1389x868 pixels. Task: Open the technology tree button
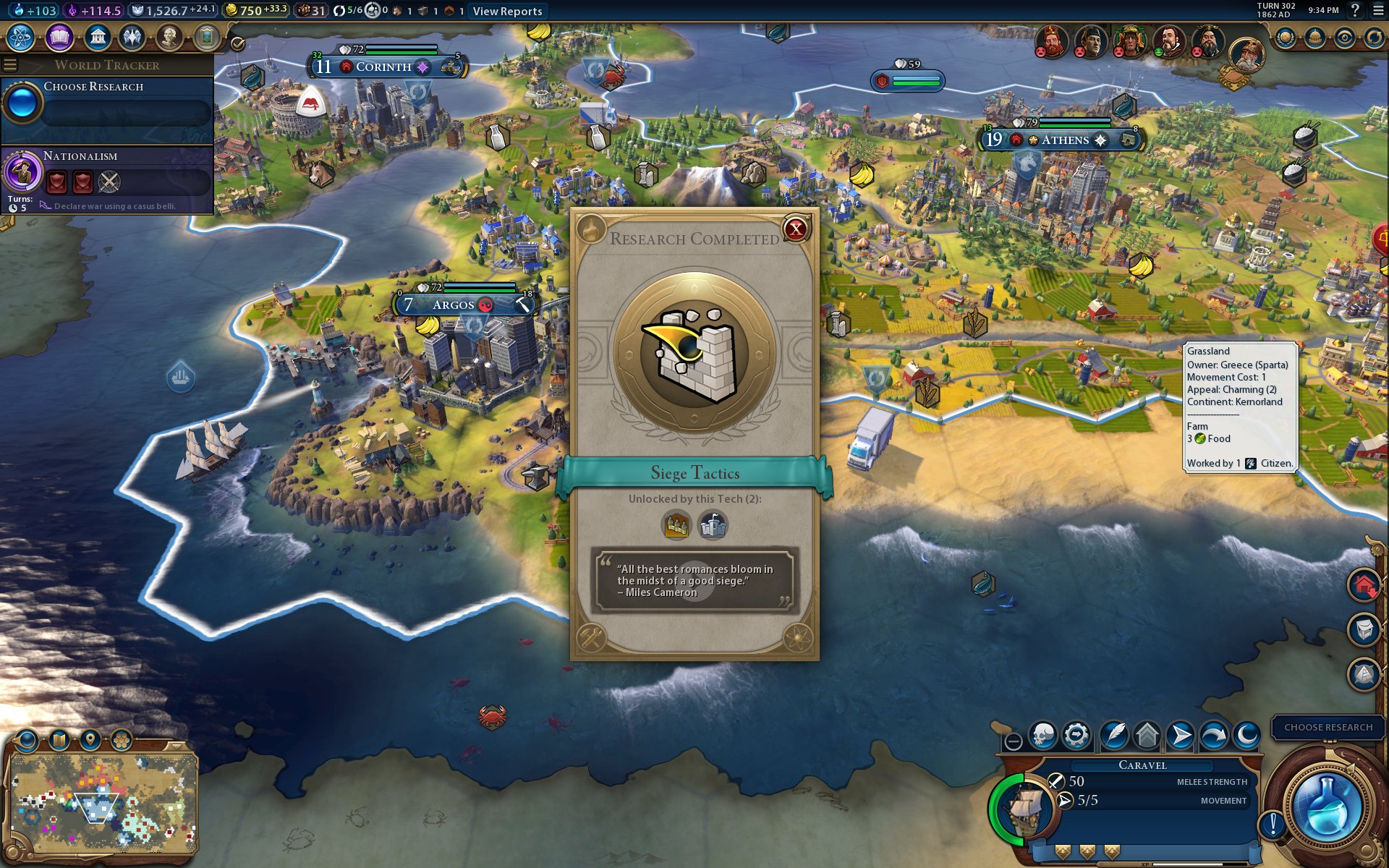21,37
